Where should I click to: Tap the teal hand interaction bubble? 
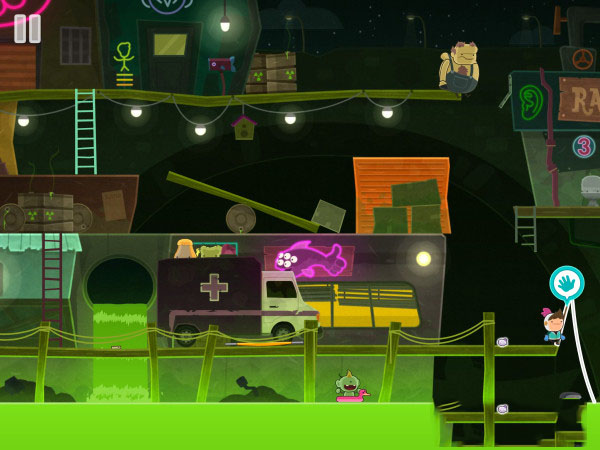pos(566,283)
